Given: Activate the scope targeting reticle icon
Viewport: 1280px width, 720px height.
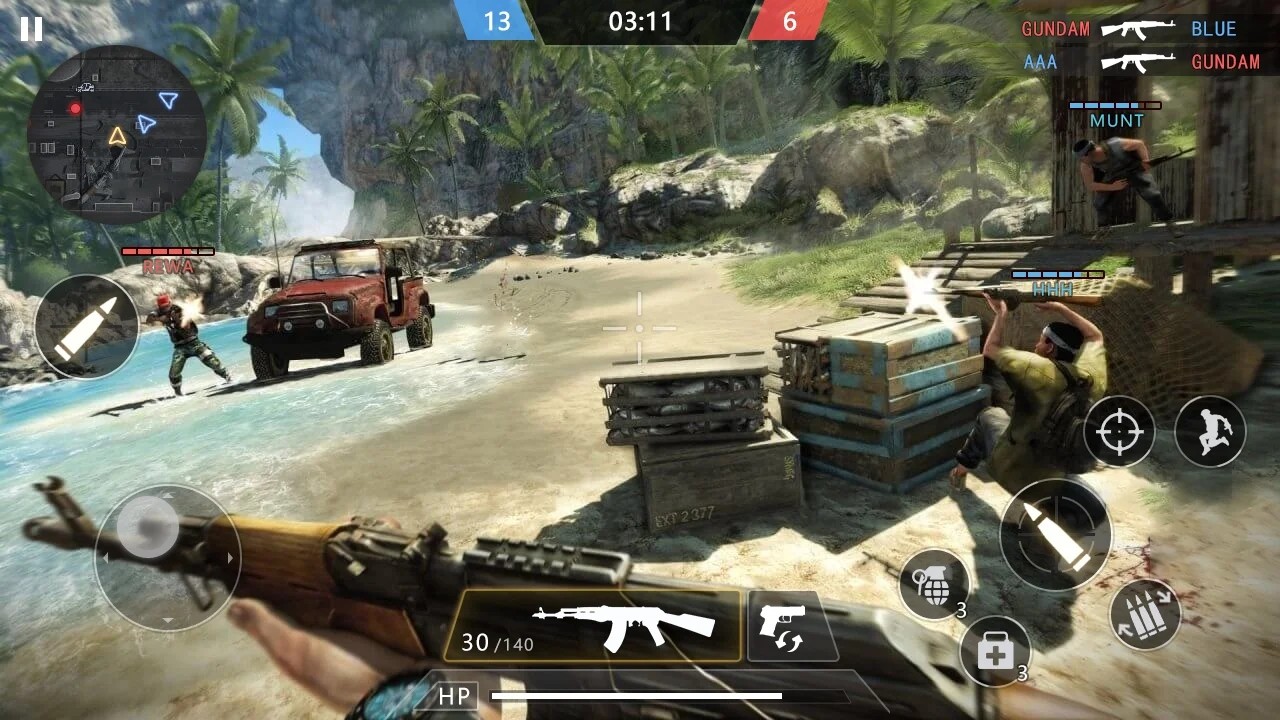Looking at the screenshot, I should [x=1118, y=430].
